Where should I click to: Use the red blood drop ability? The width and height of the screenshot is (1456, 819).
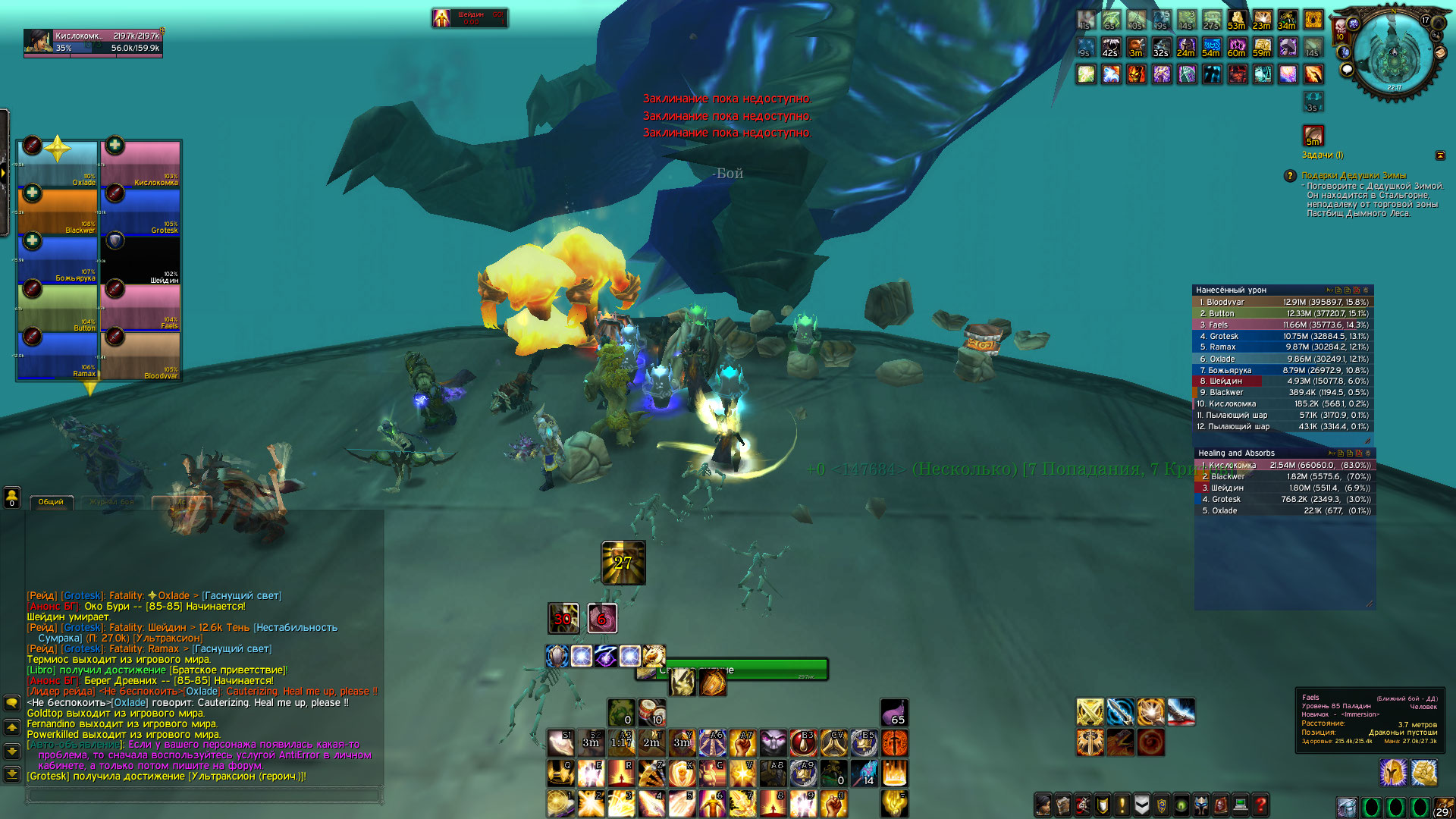pos(803,743)
